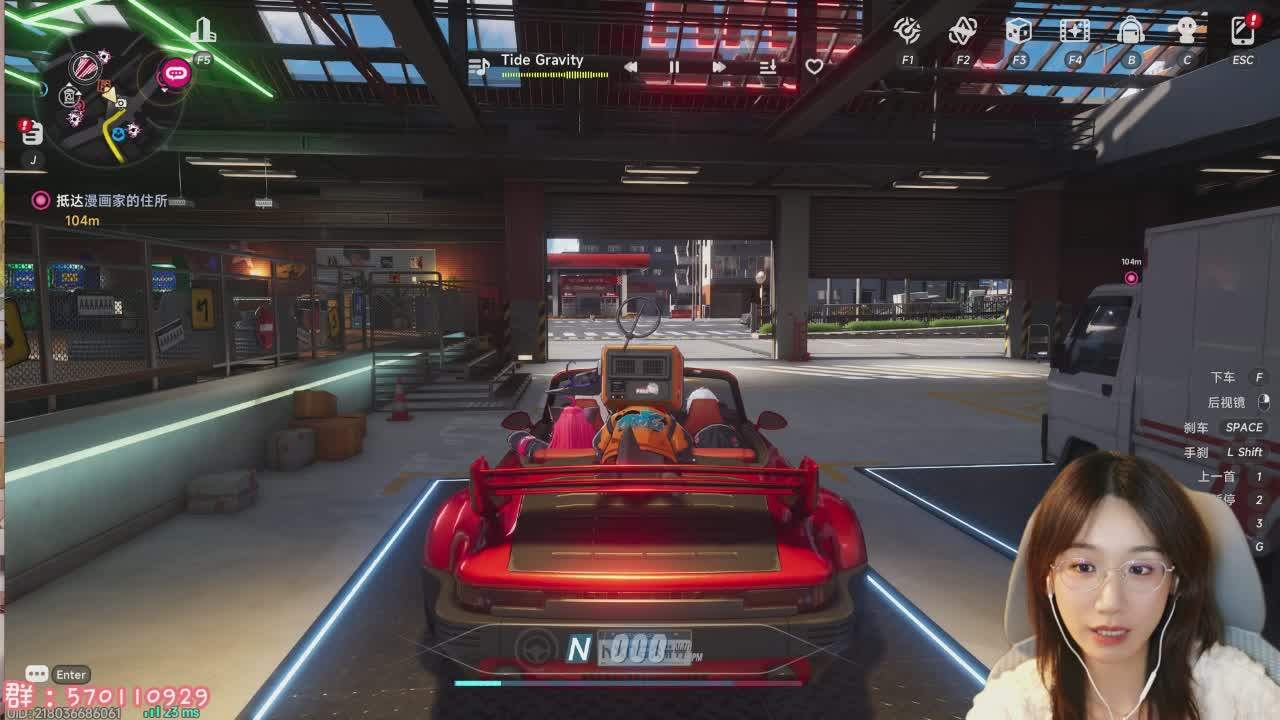Open the compass gauge menu icon
The height and width of the screenshot is (720, 1280).
tap(907, 31)
